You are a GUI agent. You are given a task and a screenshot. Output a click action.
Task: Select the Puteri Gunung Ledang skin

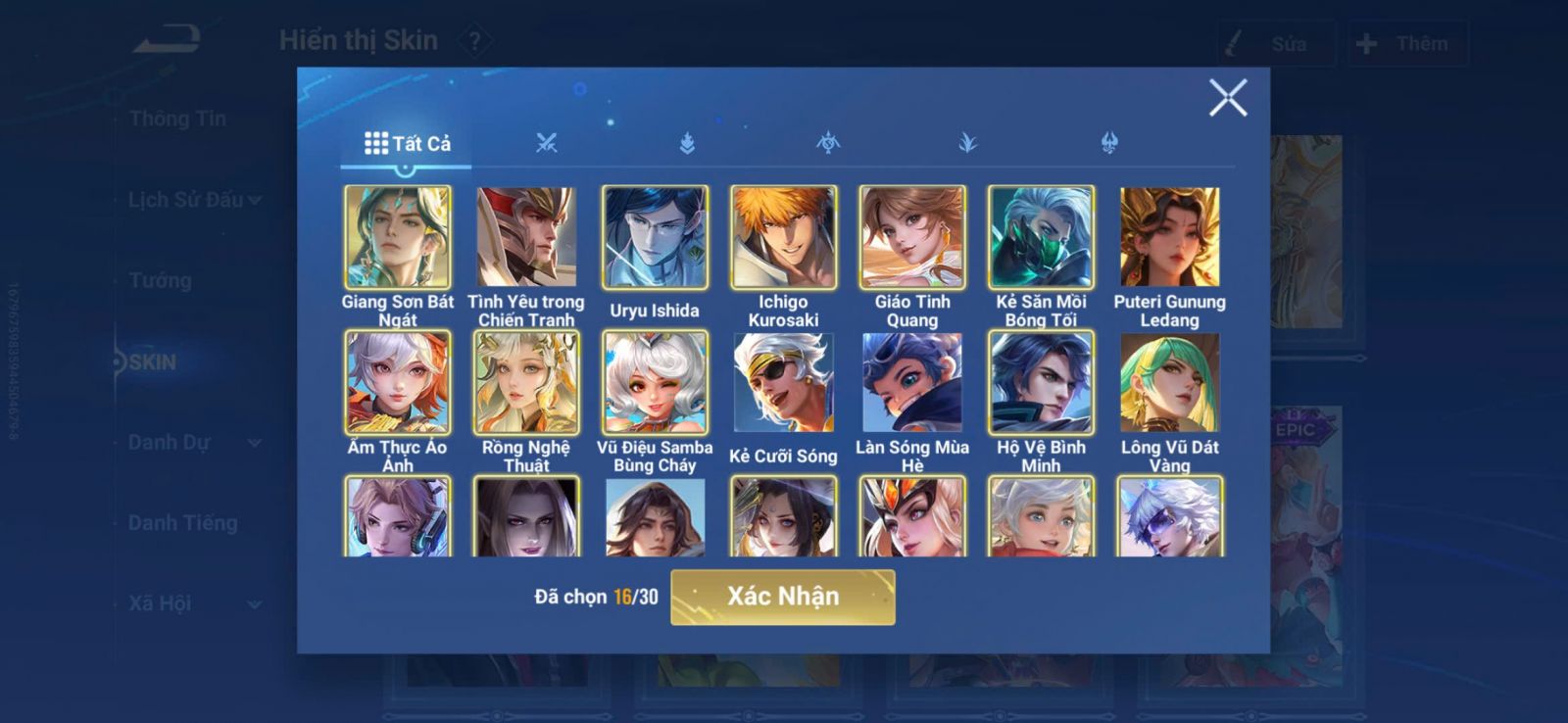coord(1169,237)
